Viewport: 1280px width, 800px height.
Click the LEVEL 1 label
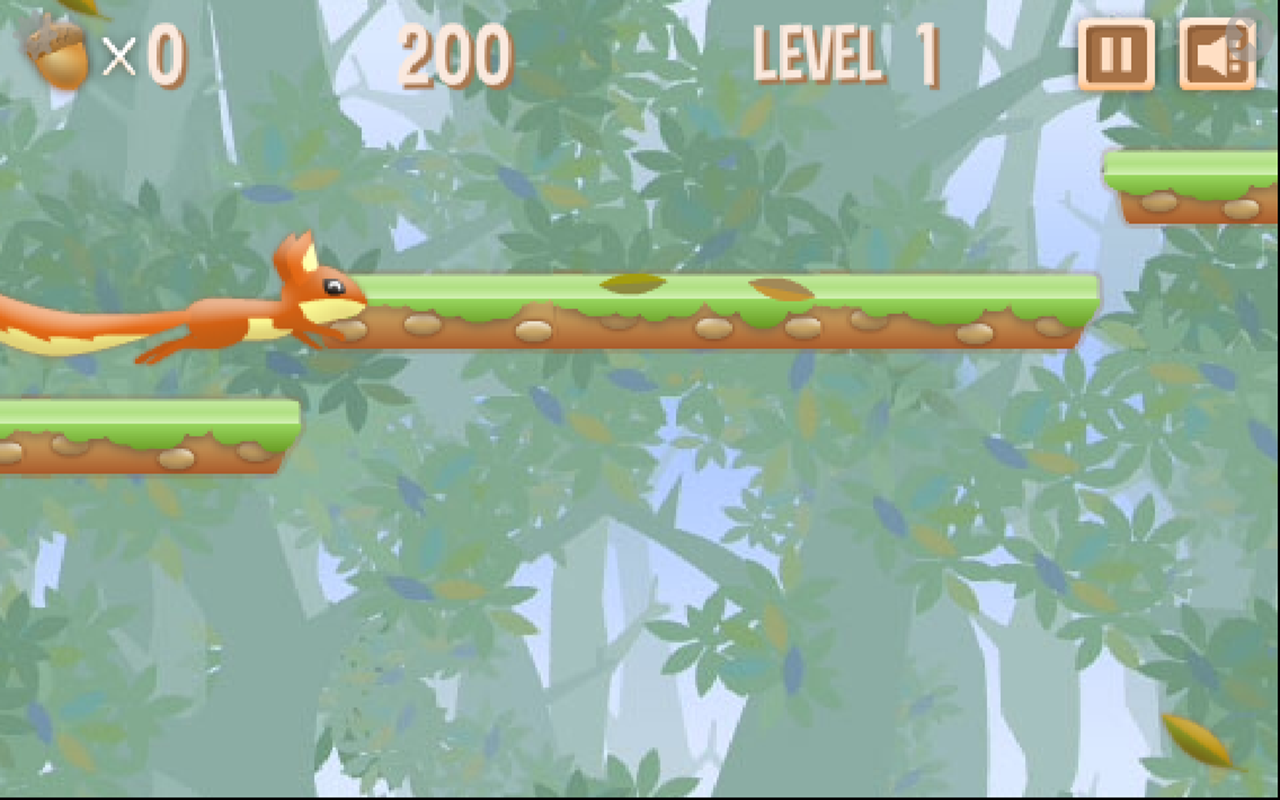[845, 55]
